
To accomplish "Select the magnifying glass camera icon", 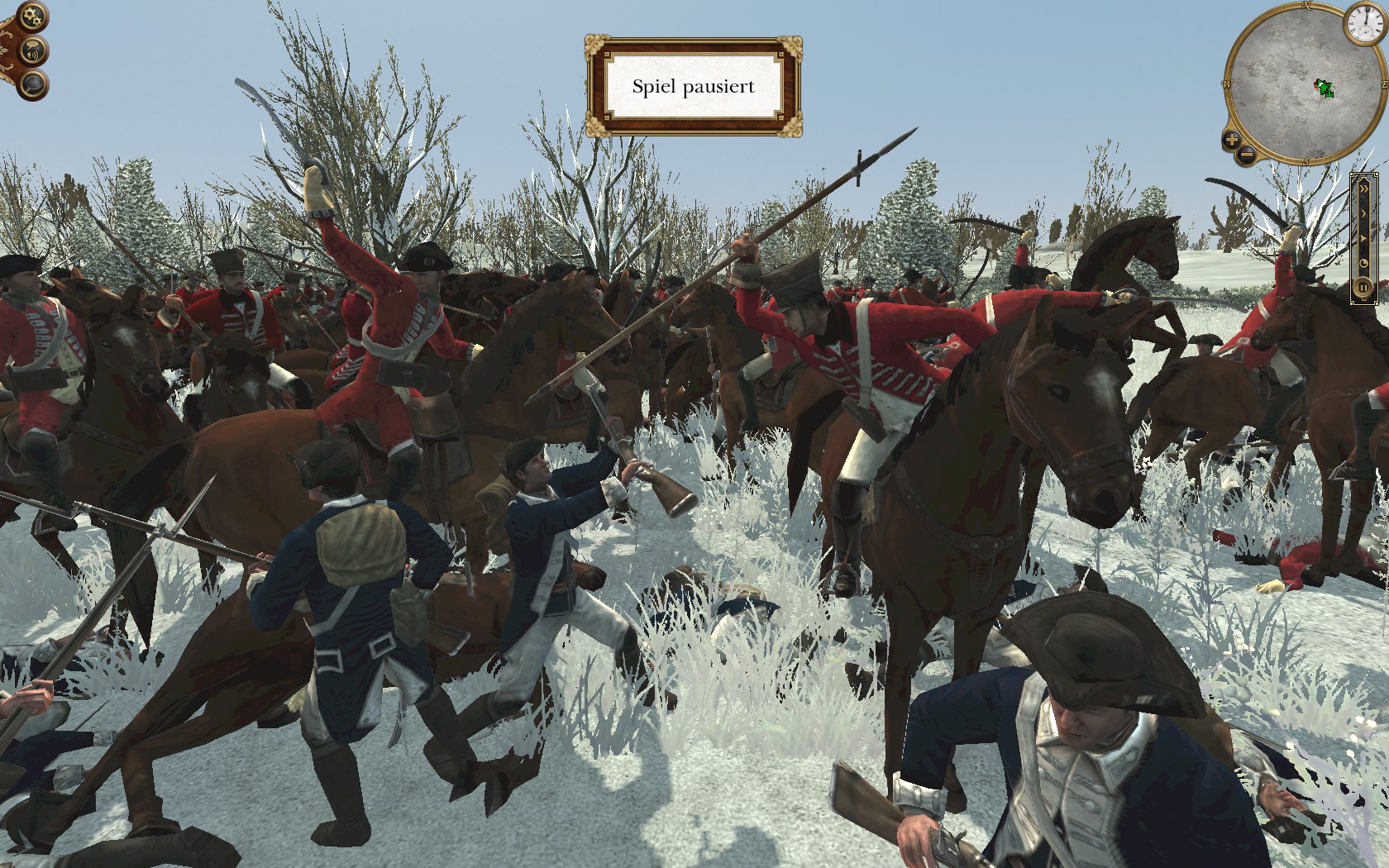I will tap(32, 84).
